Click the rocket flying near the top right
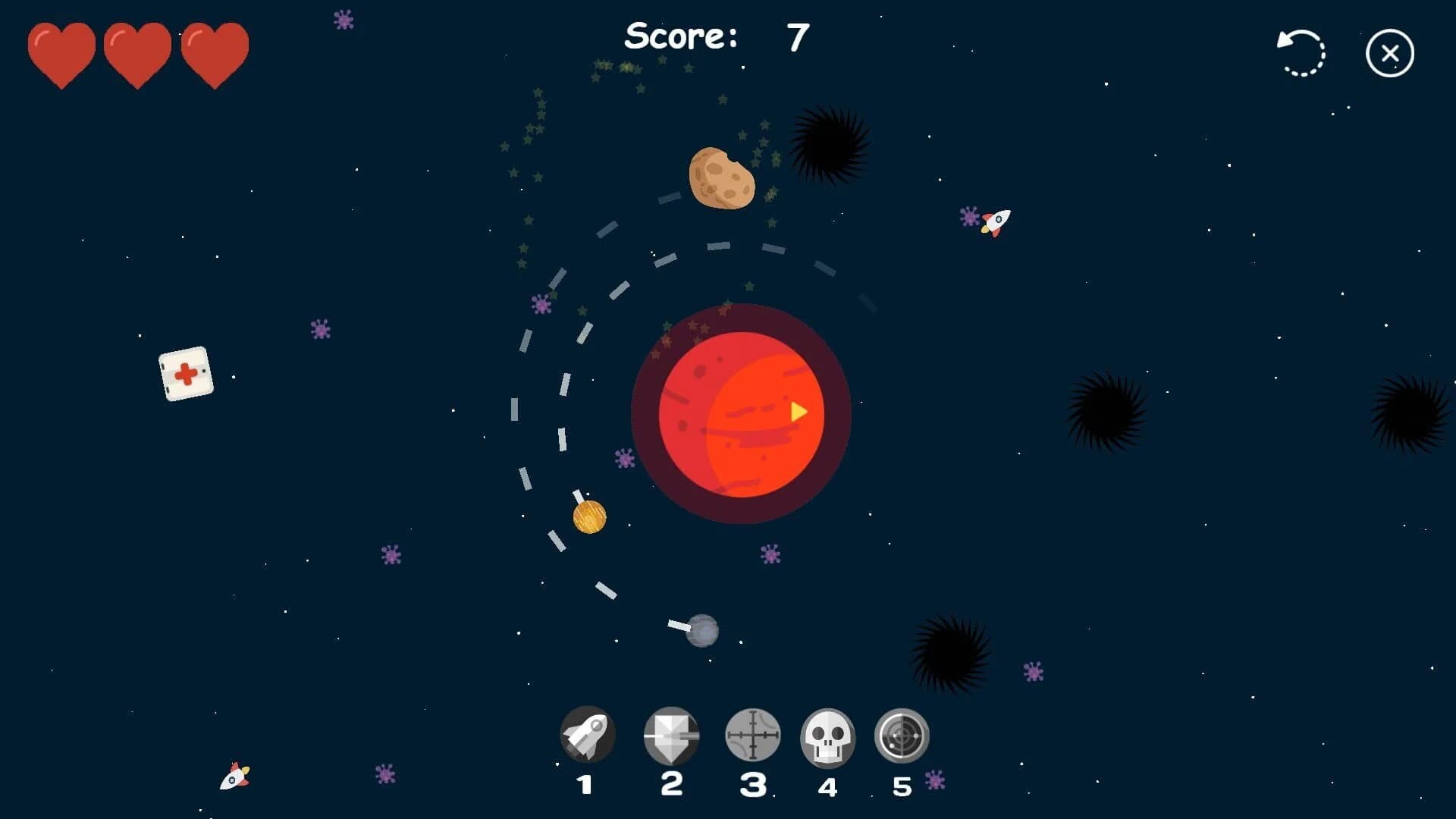1456x819 pixels. [997, 221]
